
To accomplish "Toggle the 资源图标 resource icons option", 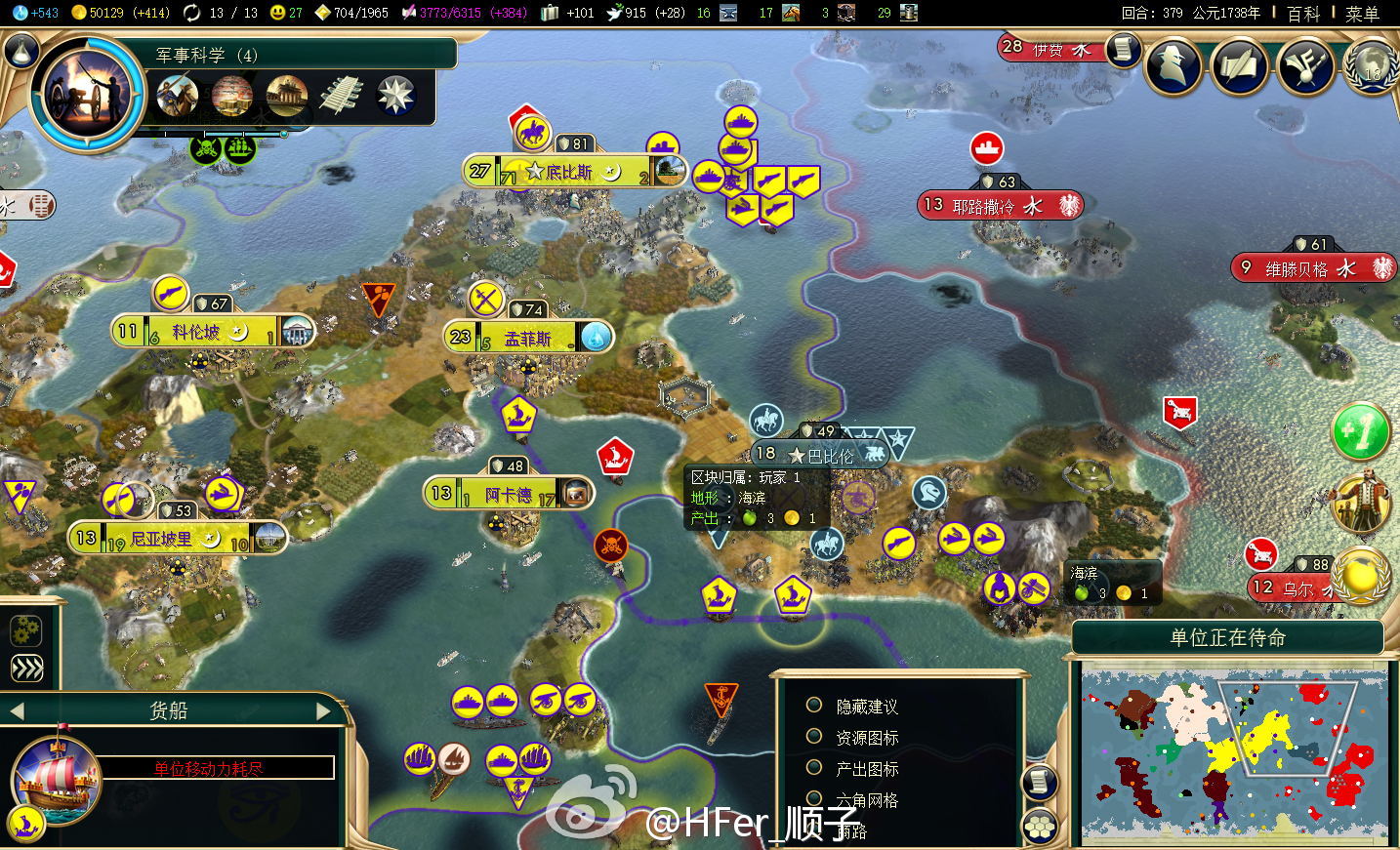I will [814, 737].
